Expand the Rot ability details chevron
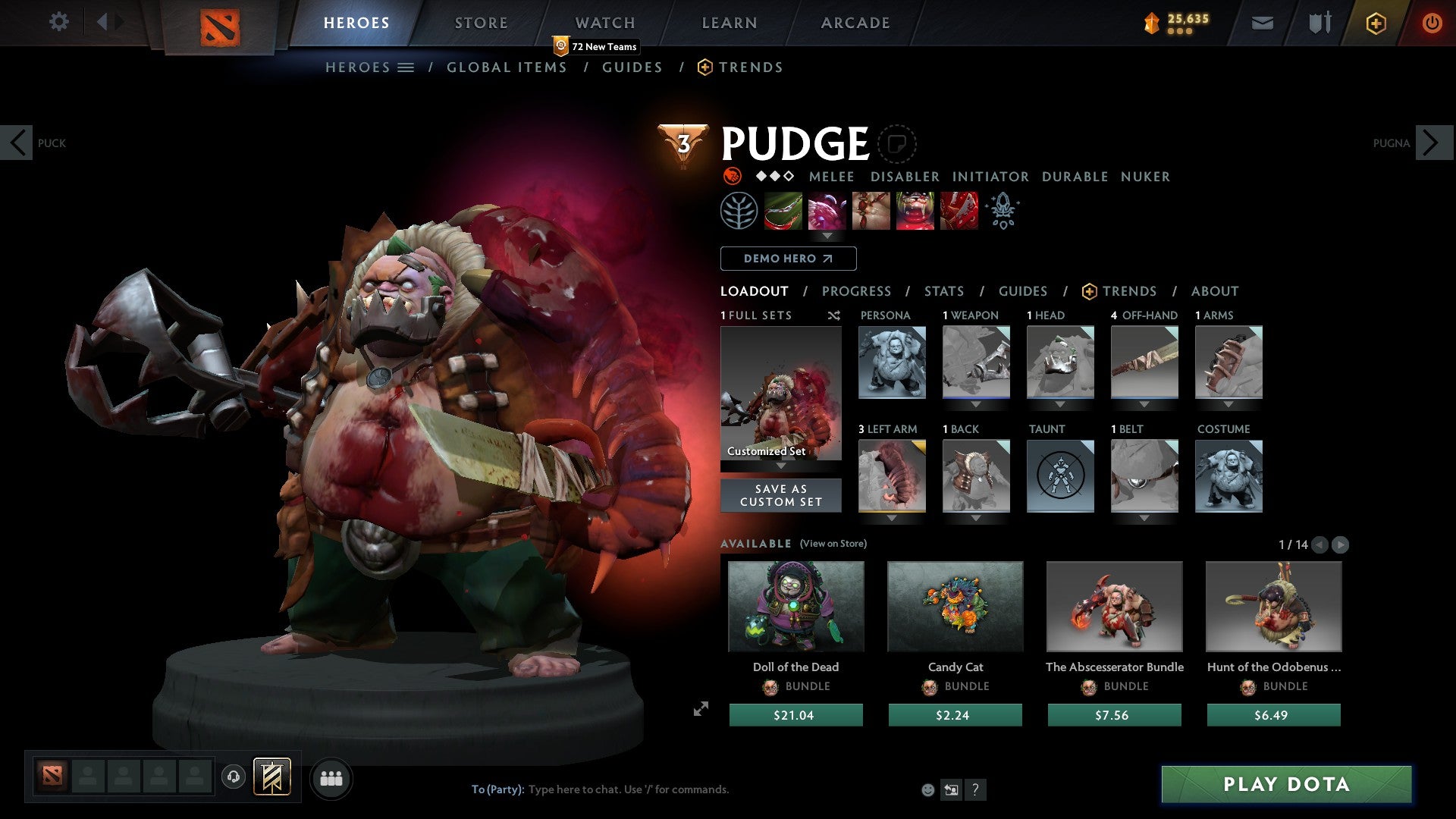Screen dimensions: 1456x819 (827, 237)
